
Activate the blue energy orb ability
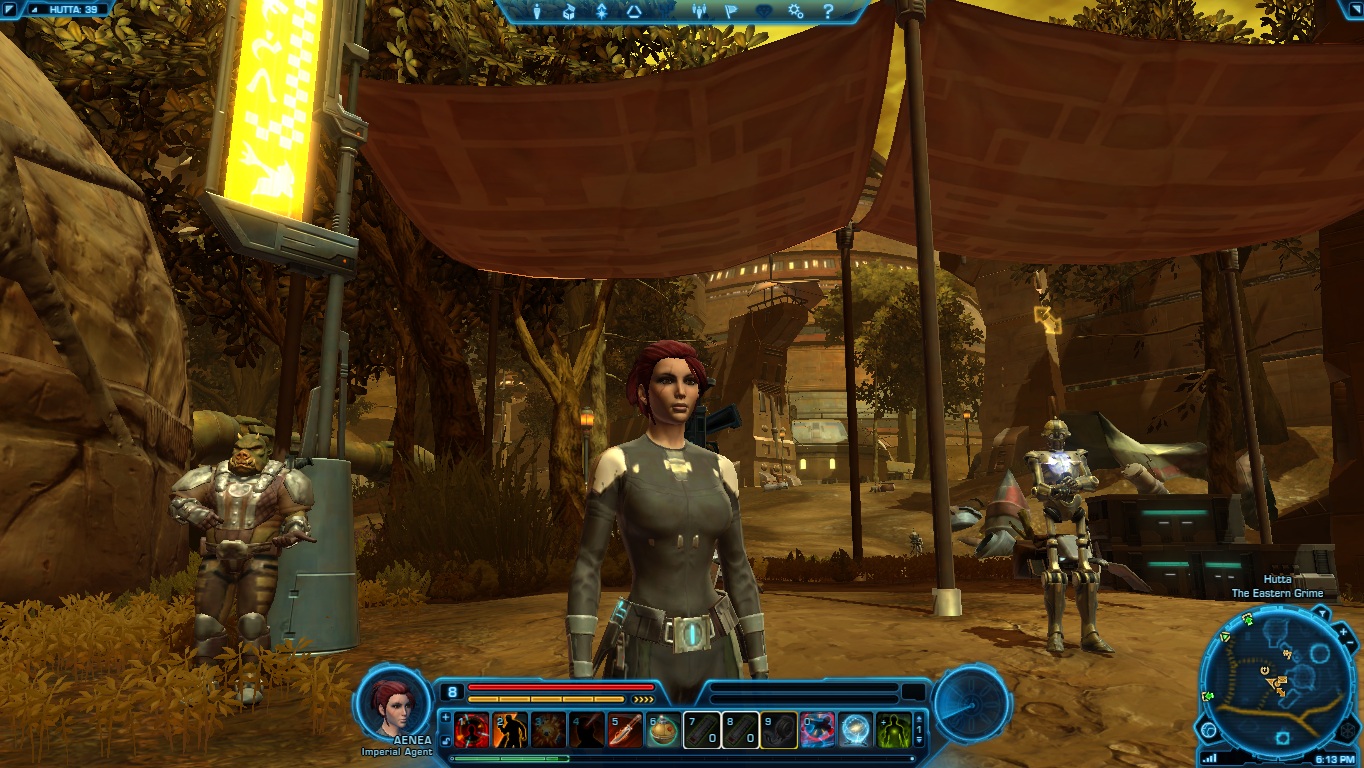[x=855, y=731]
